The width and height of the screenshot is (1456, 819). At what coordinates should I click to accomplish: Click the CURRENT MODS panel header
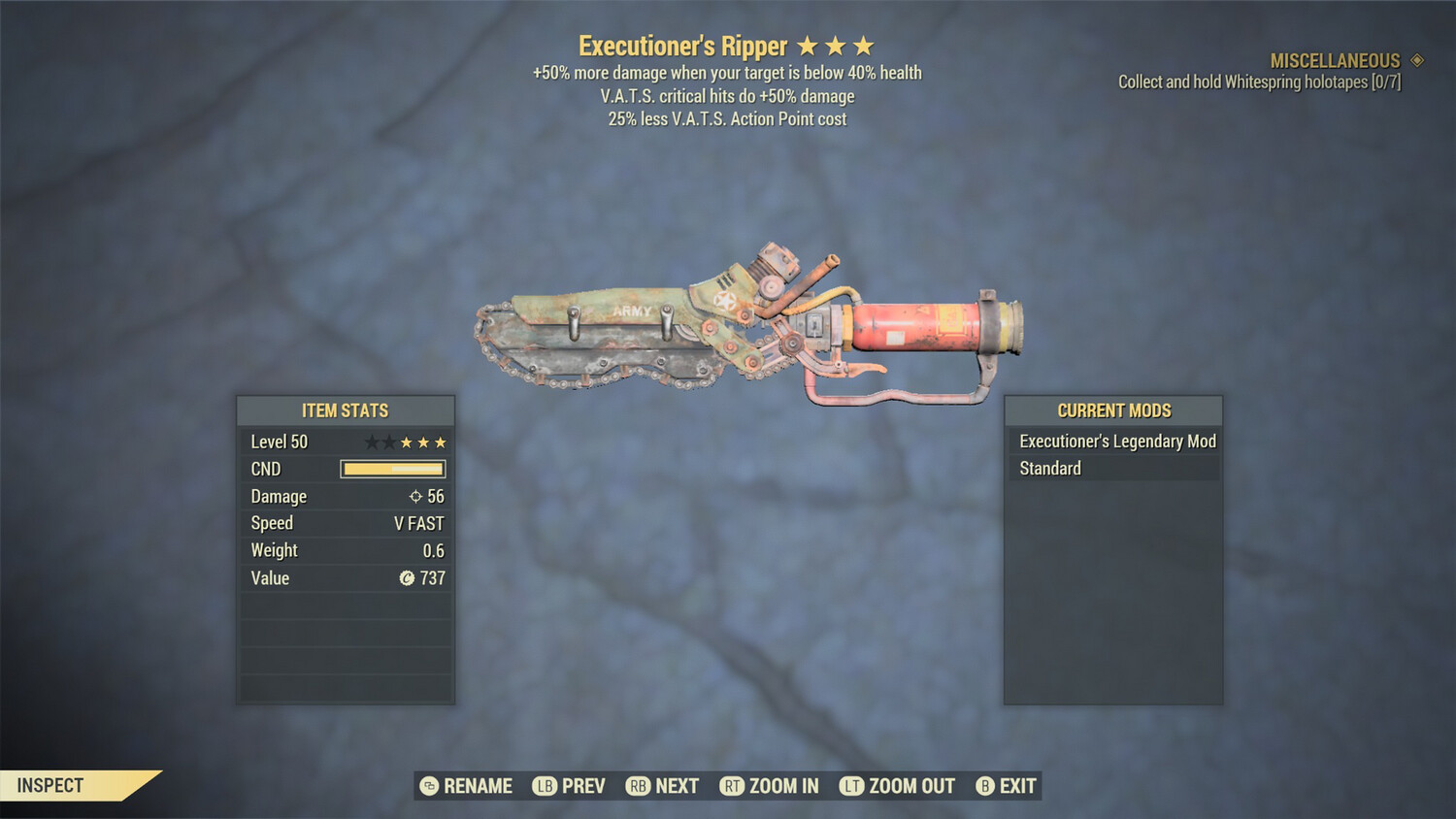1113,410
